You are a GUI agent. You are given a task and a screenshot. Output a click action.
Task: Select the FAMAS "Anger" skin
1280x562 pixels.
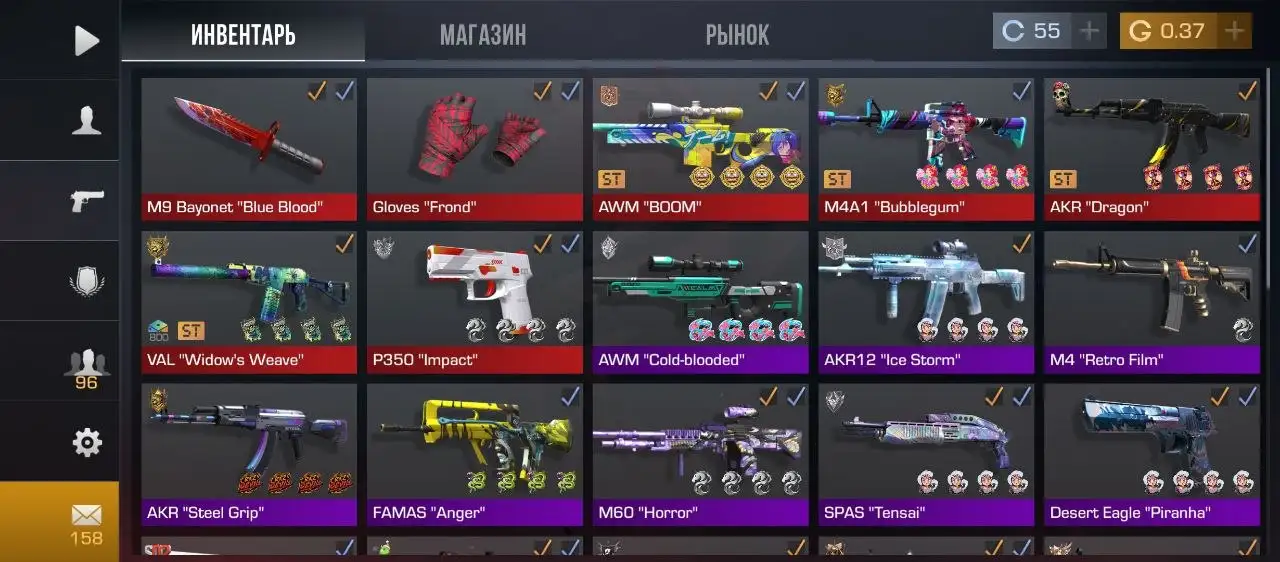pyautogui.click(x=474, y=454)
